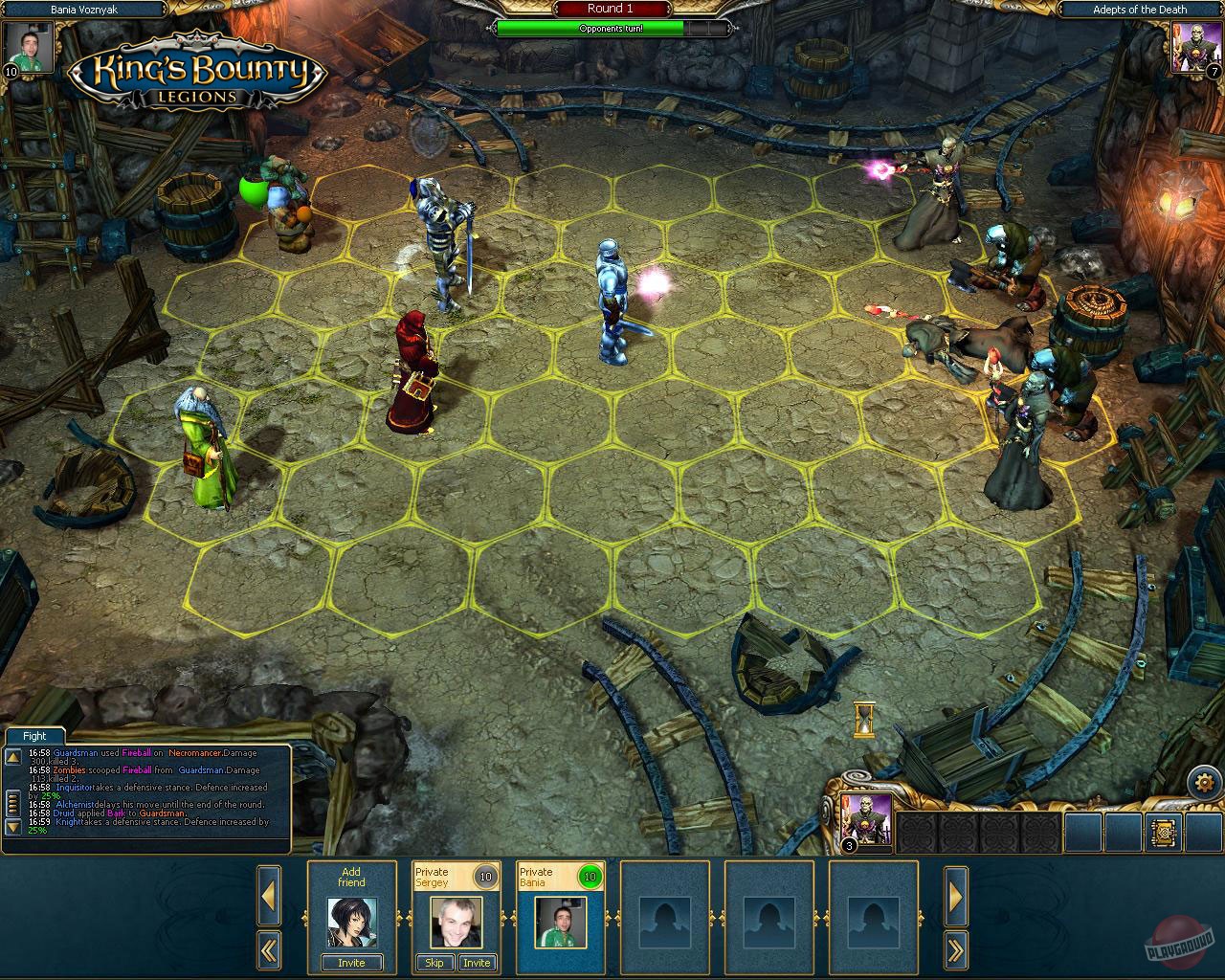The width and height of the screenshot is (1225, 980).
Task: Open the game settings gear
Action: 1205,781
